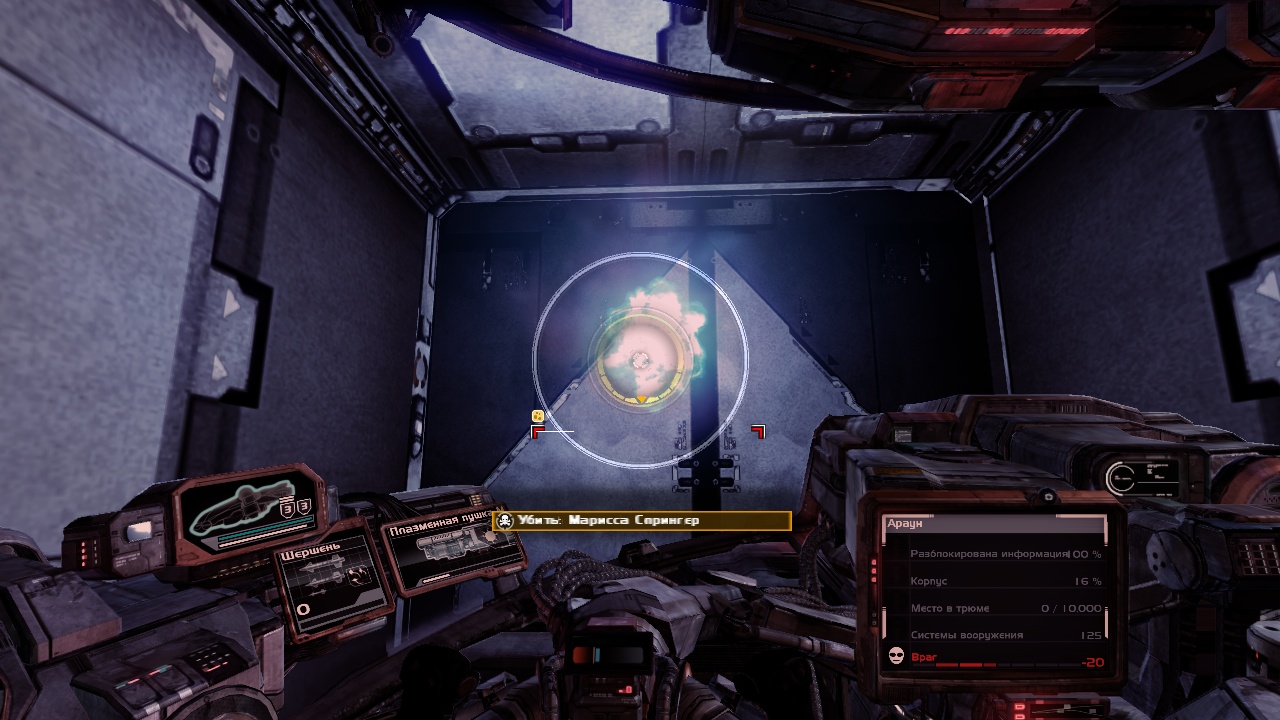The width and height of the screenshot is (1280, 720).
Task: Open the Араун target info panel
Action: coord(994,593)
